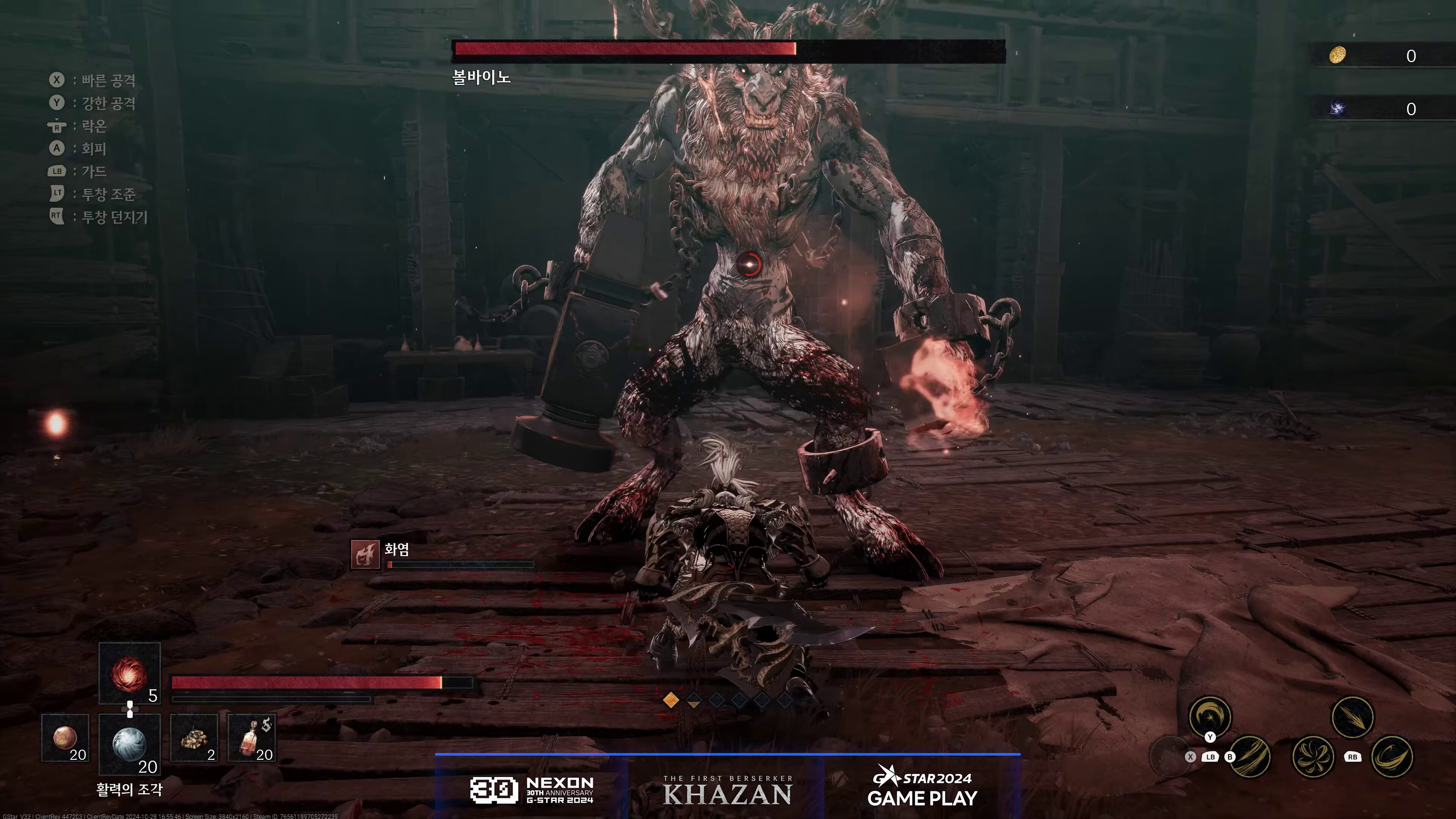Select the red swirling orb item slot
The width and height of the screenshot is (1456, 819).
point(129,674)
